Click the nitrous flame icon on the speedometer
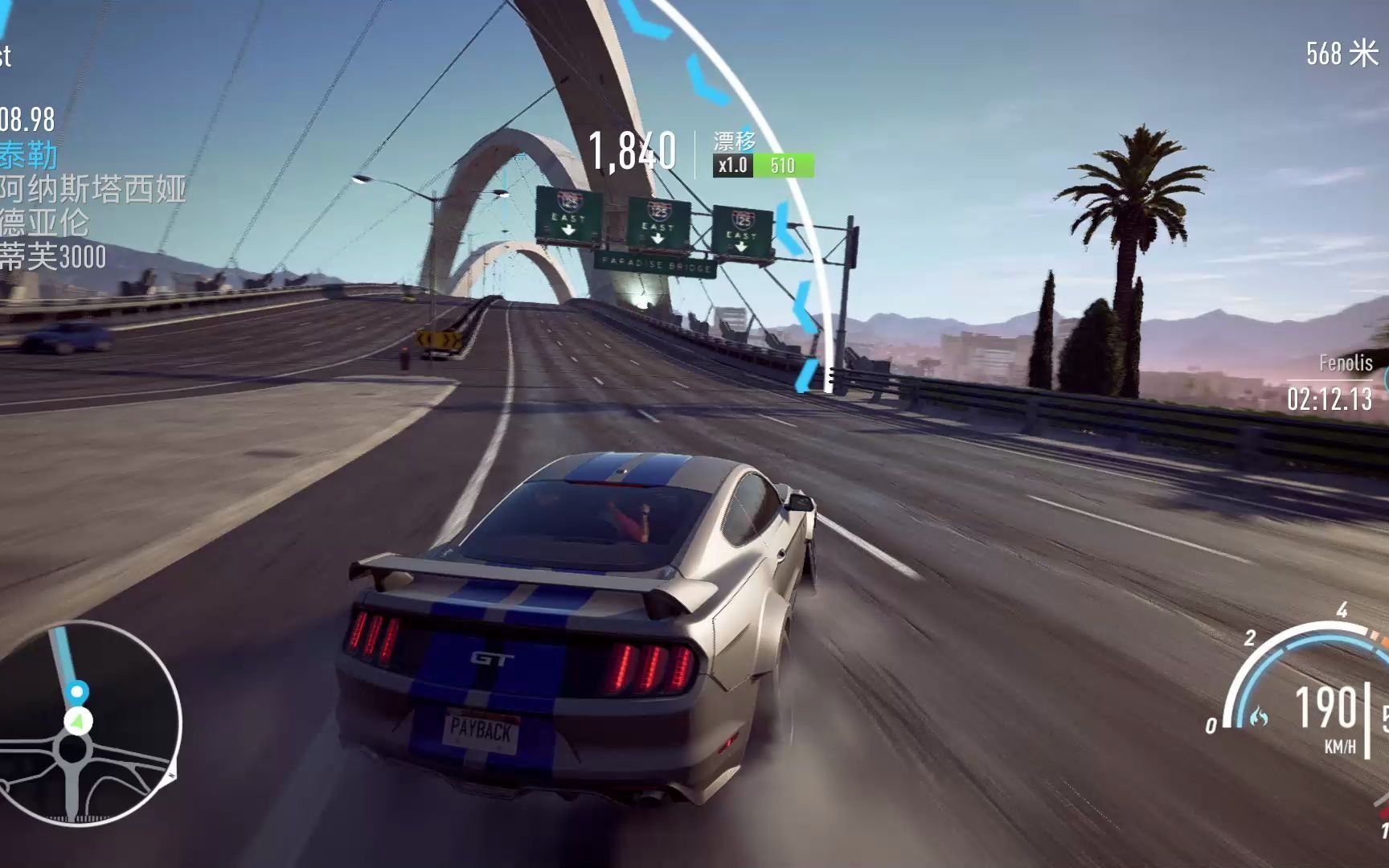This screenshot has width=1389, height=868. [1258, 716]
